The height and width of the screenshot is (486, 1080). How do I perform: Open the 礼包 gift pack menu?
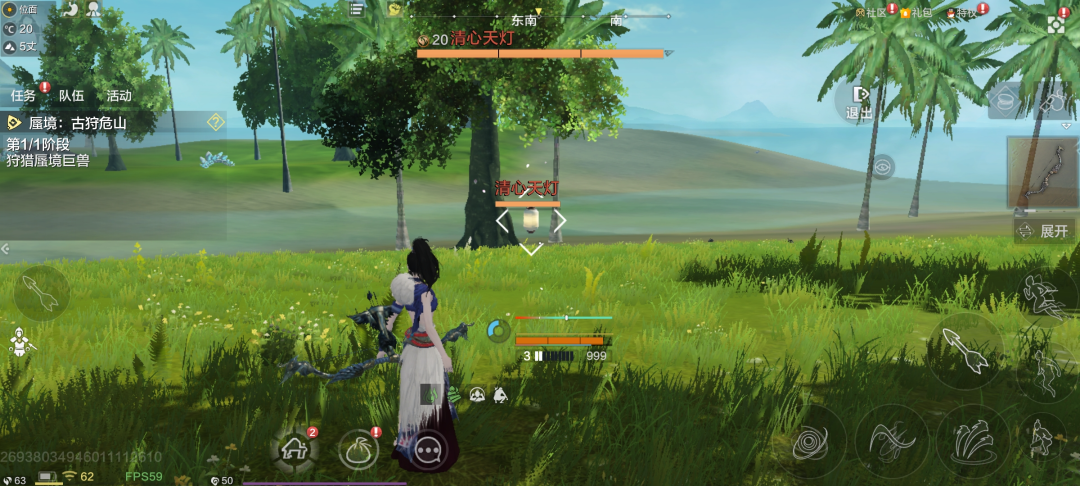[x=914, y=12]
